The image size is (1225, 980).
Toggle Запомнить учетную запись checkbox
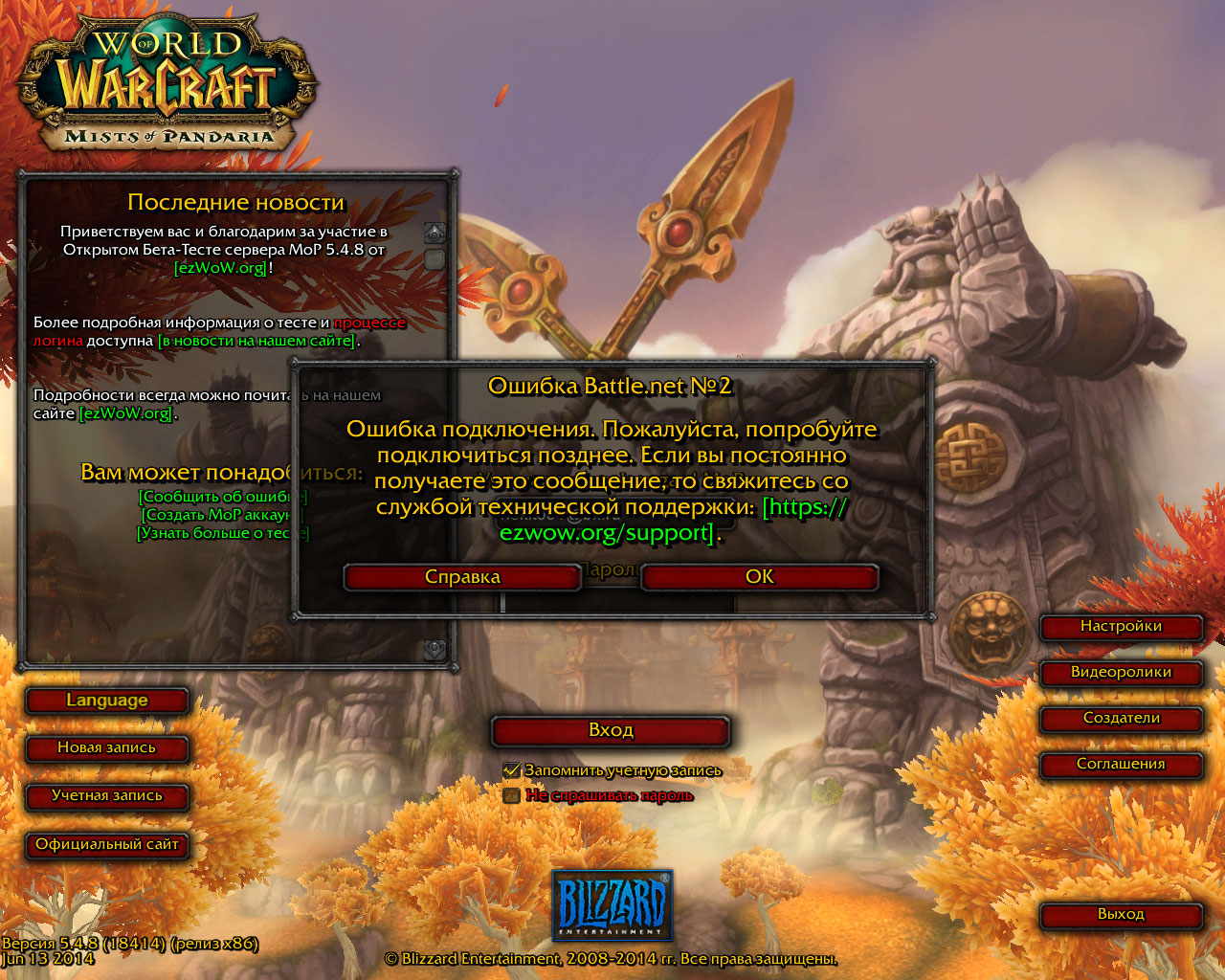click(512, 770)
